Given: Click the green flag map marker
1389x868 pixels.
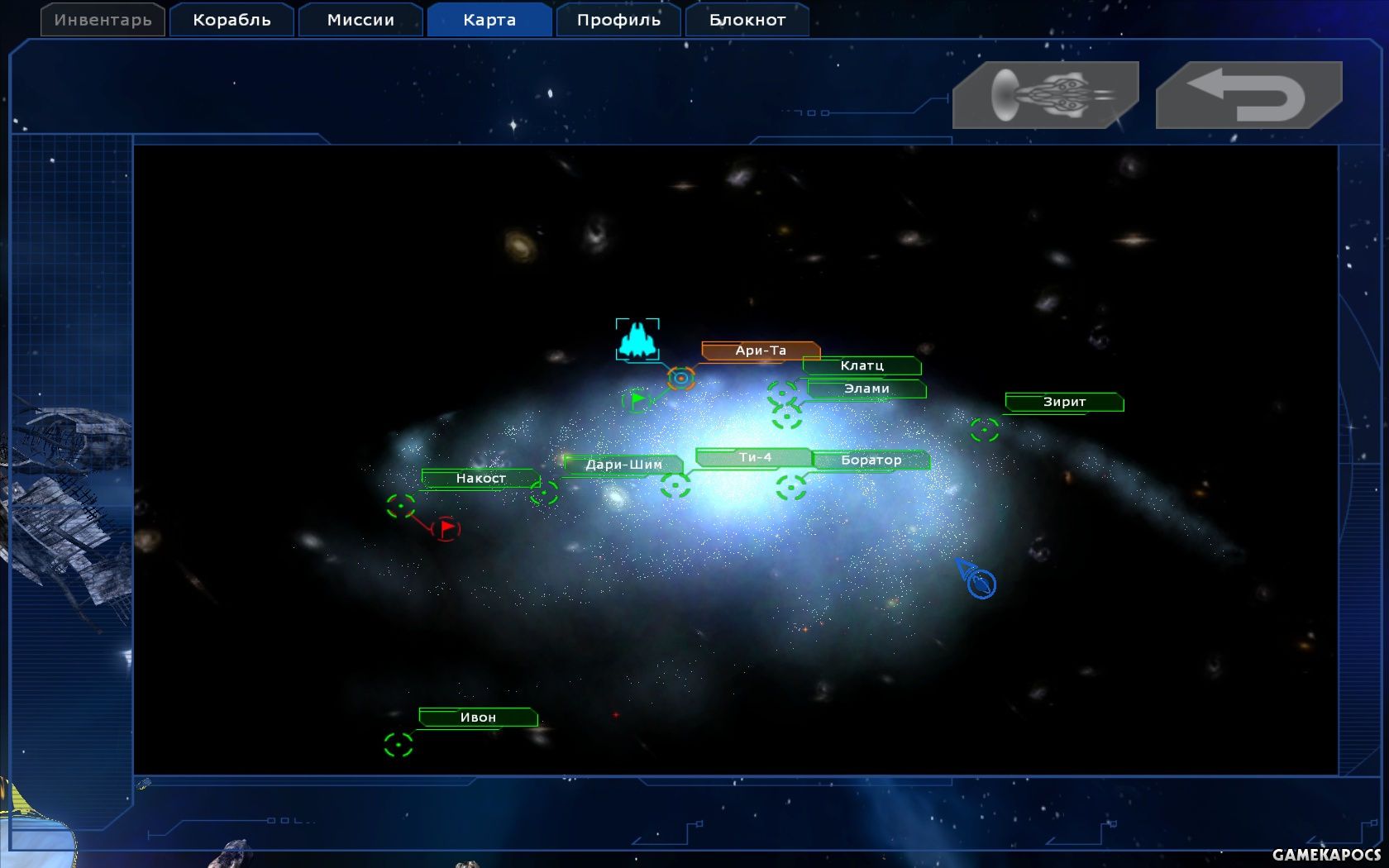Looking at the screenshot, I should (x=637, y=400).
